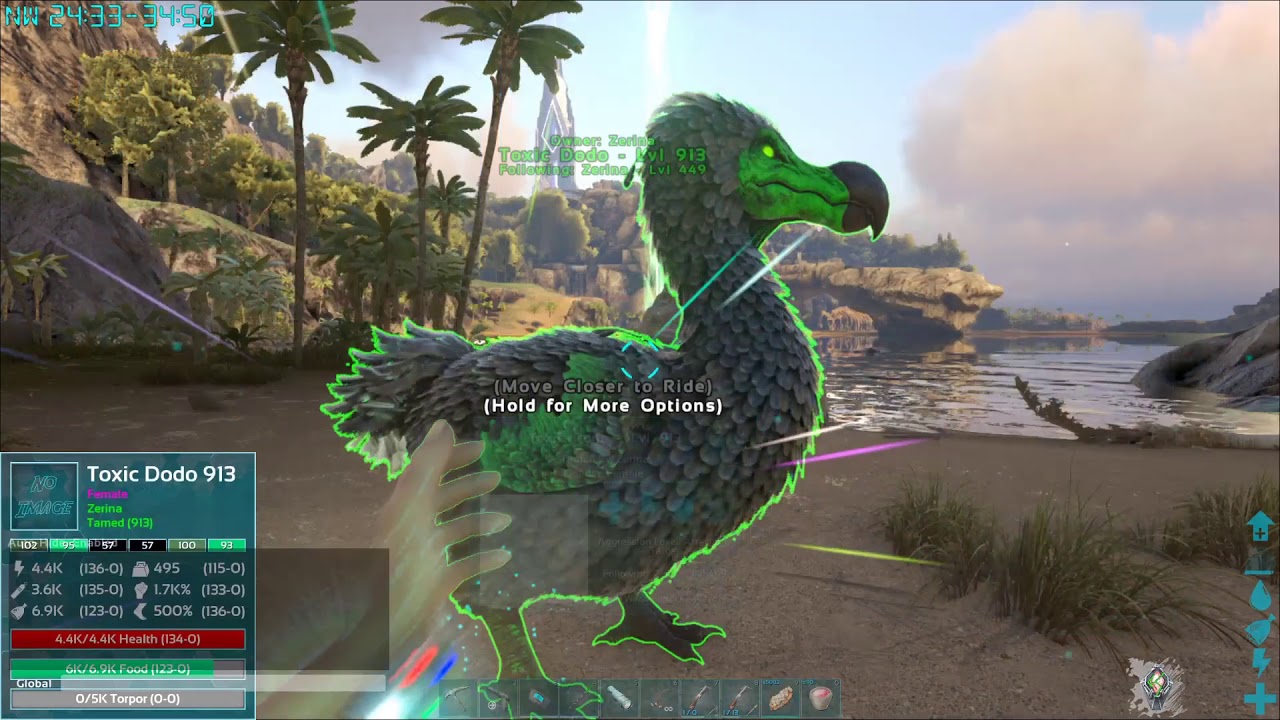This screenshot has width=1280, height=720.
Task: Use the cooked meat hotbar slot
Action: click(x=781, y=697)
